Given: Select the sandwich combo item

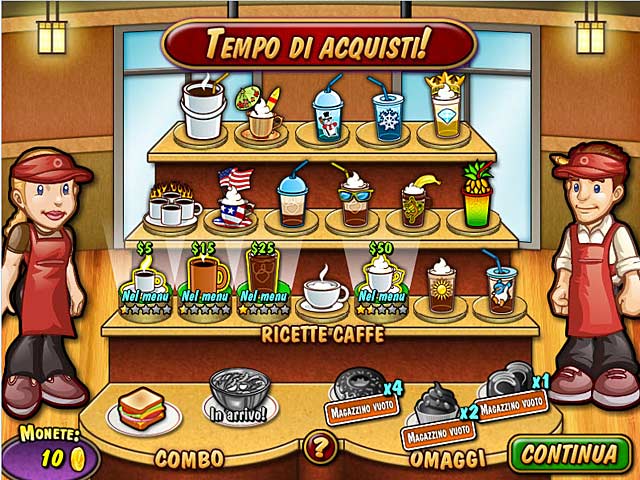Looking at the screenshot, I should (x=141, y=408).
